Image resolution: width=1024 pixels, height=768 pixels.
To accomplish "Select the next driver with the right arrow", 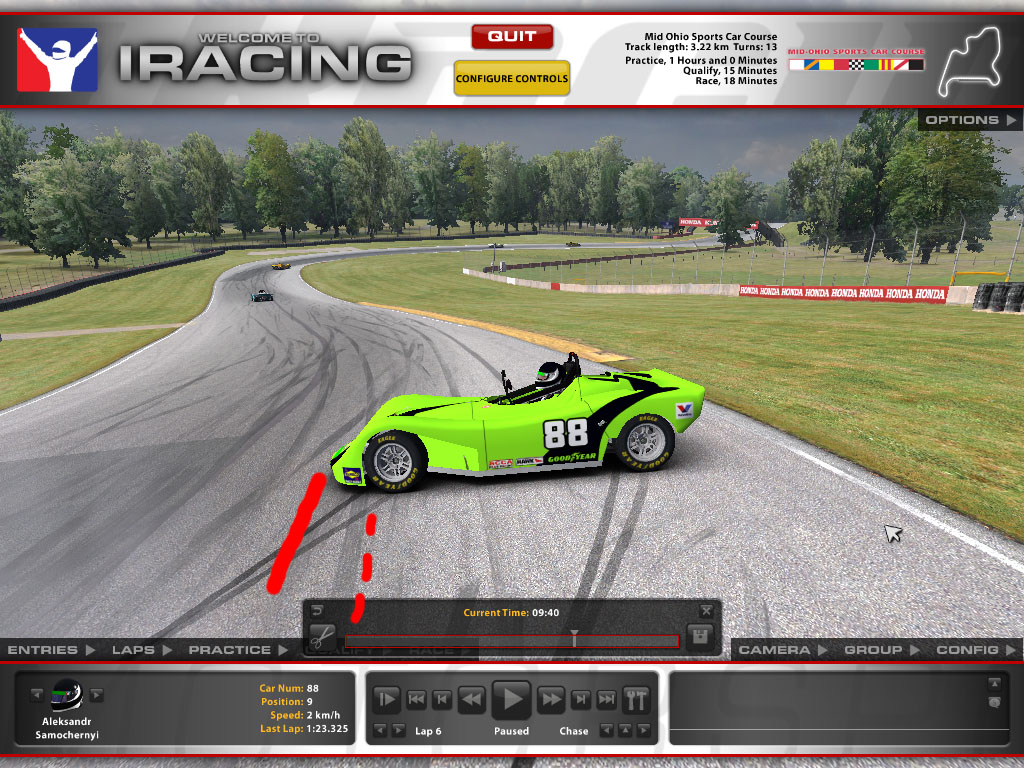I will 97,694.
